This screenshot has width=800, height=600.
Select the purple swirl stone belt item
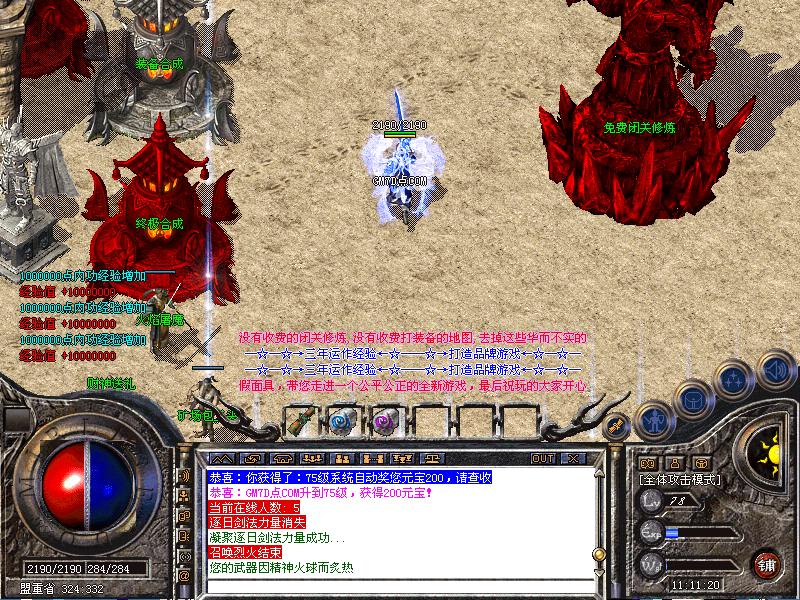tap(384, 421)
